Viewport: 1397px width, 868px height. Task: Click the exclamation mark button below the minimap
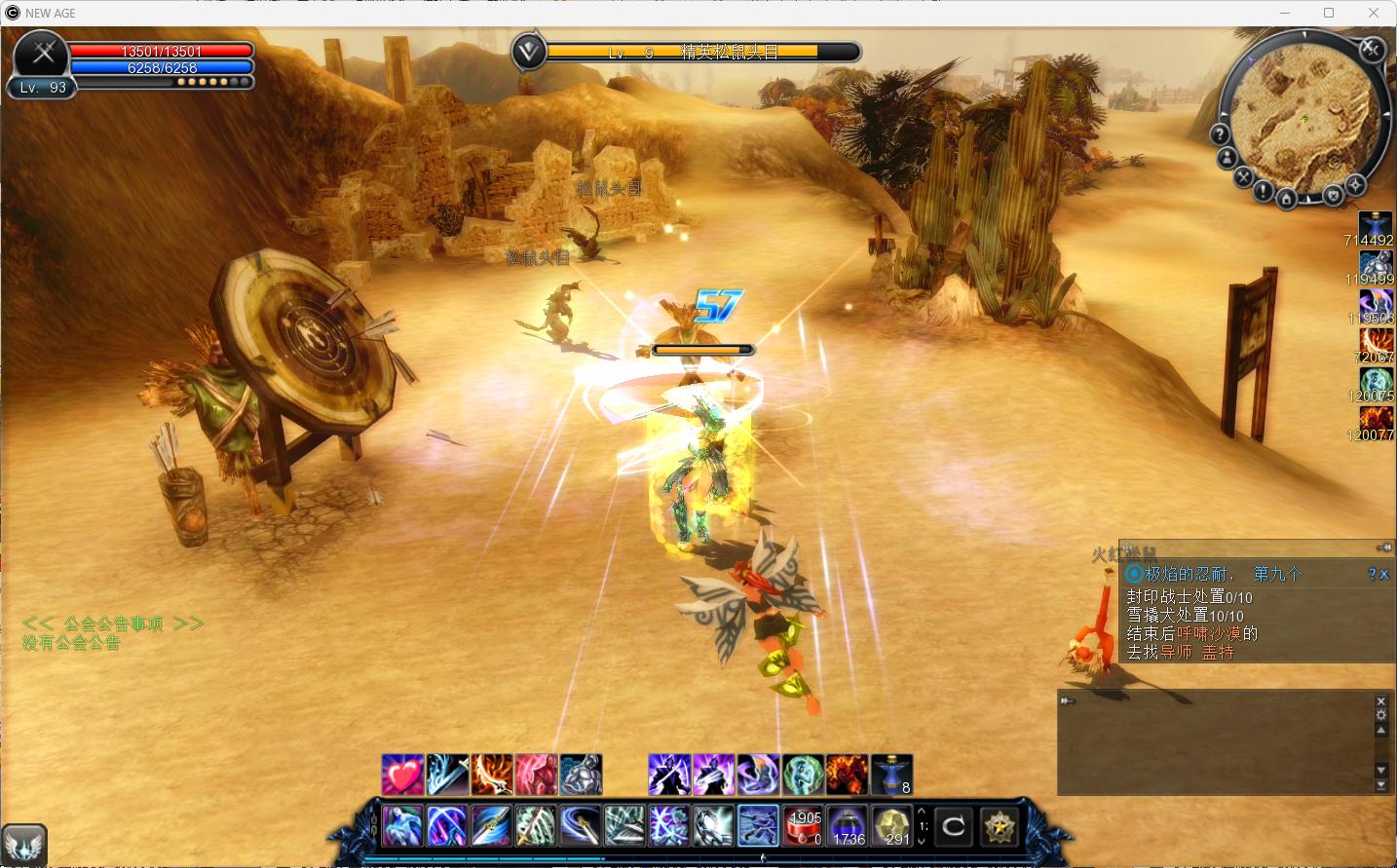(x=1263, y=191)
